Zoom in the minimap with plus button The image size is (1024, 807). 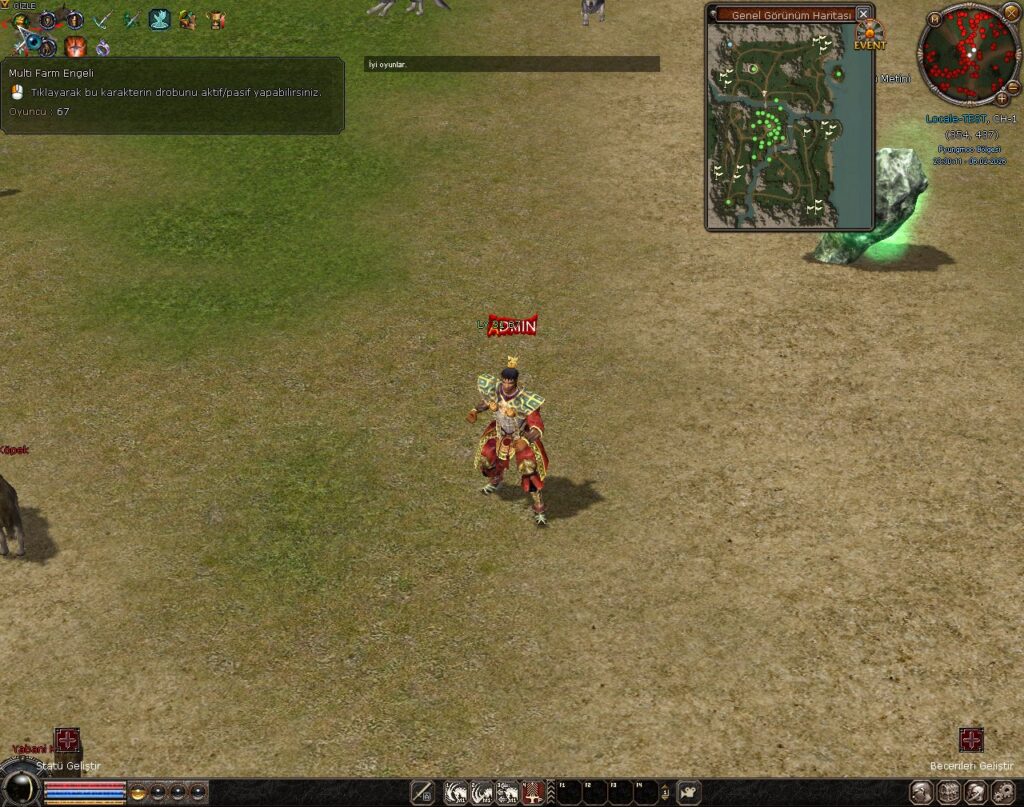tap(1001, 98)
